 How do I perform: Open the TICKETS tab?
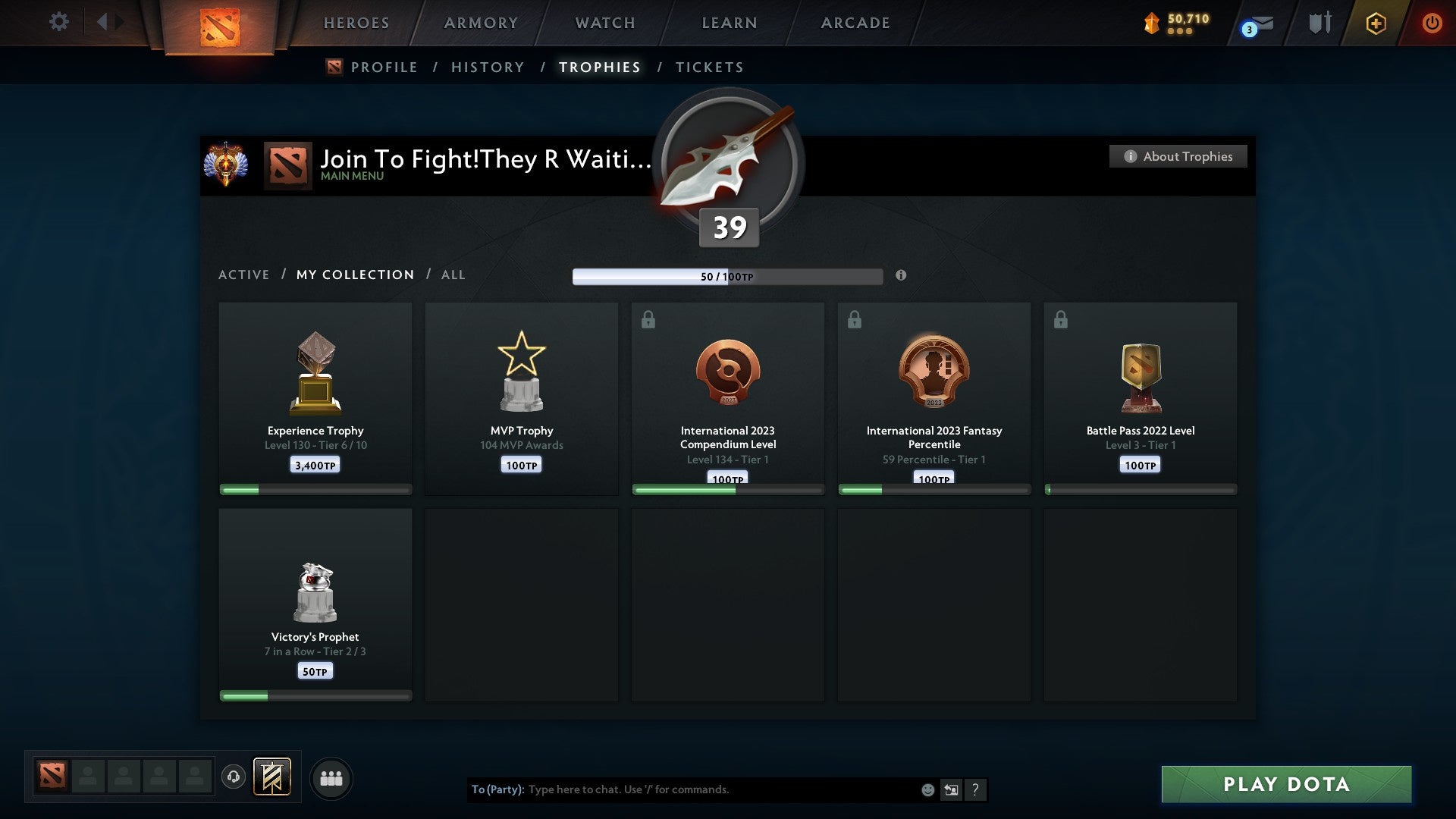[x=709, y=67]
